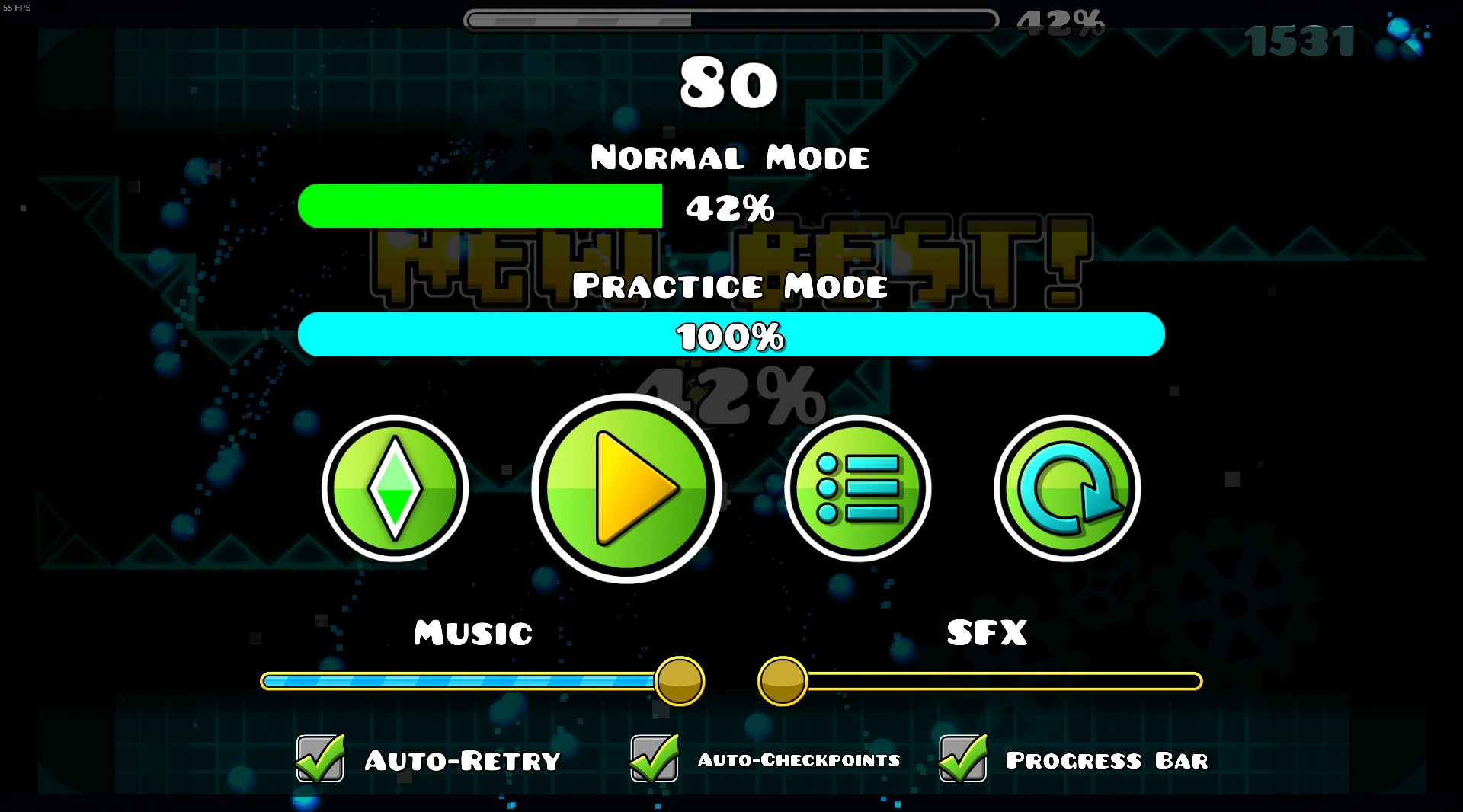Screen dimensions: 1463x812
Task: Click the SFX volume slider handle
Action: [x=784, y=682]
